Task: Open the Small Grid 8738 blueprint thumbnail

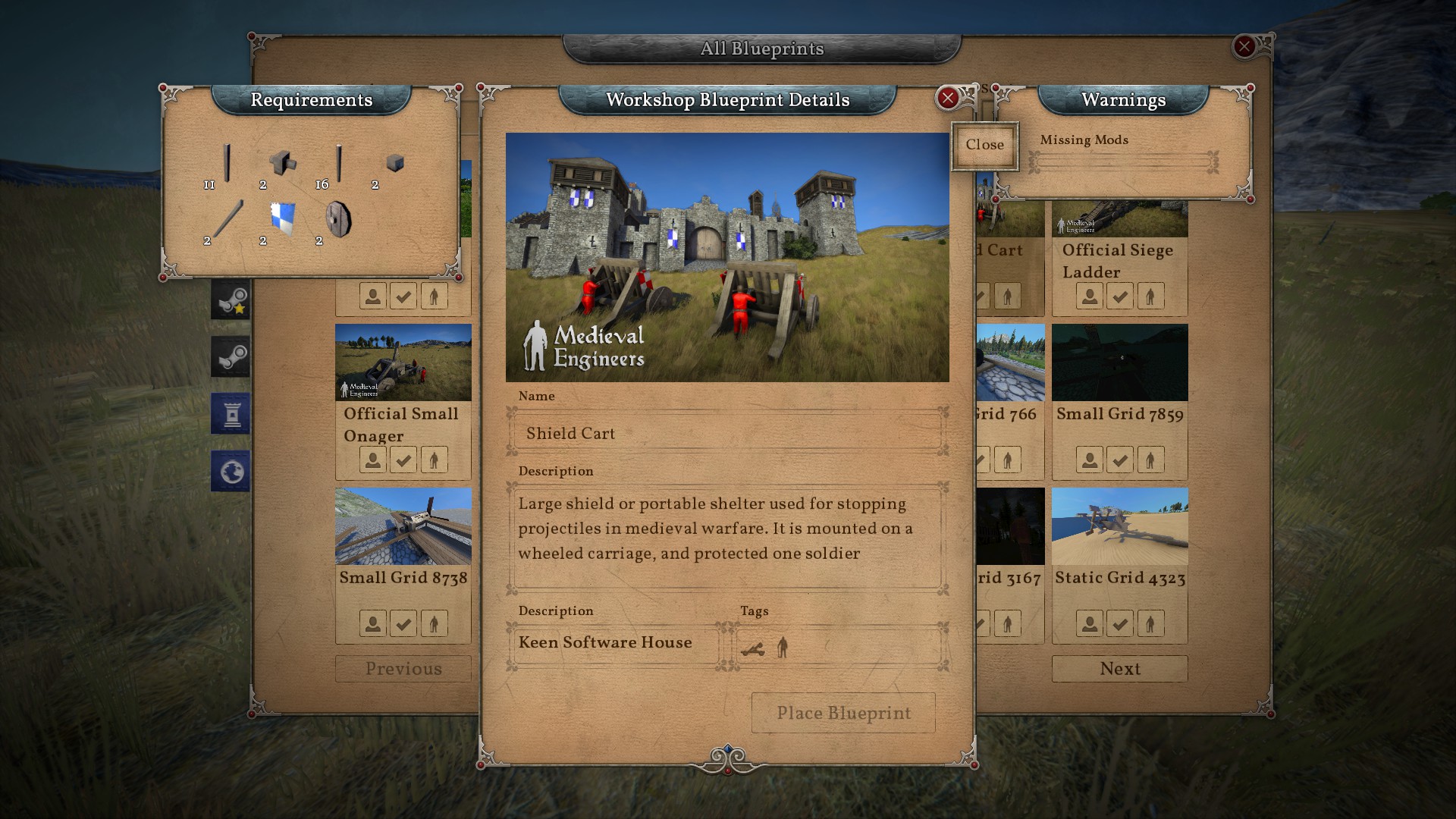Action: click(x=403, y=526)
